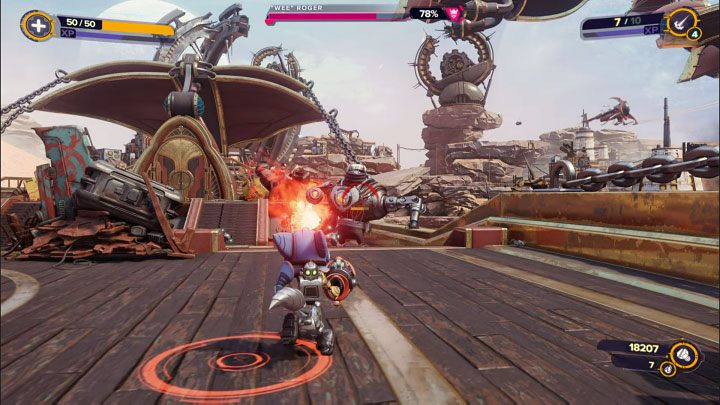This screenshot has height=405, width=720.
Task: Click the raritanium currency icon
Action: (x=665, y=370)
